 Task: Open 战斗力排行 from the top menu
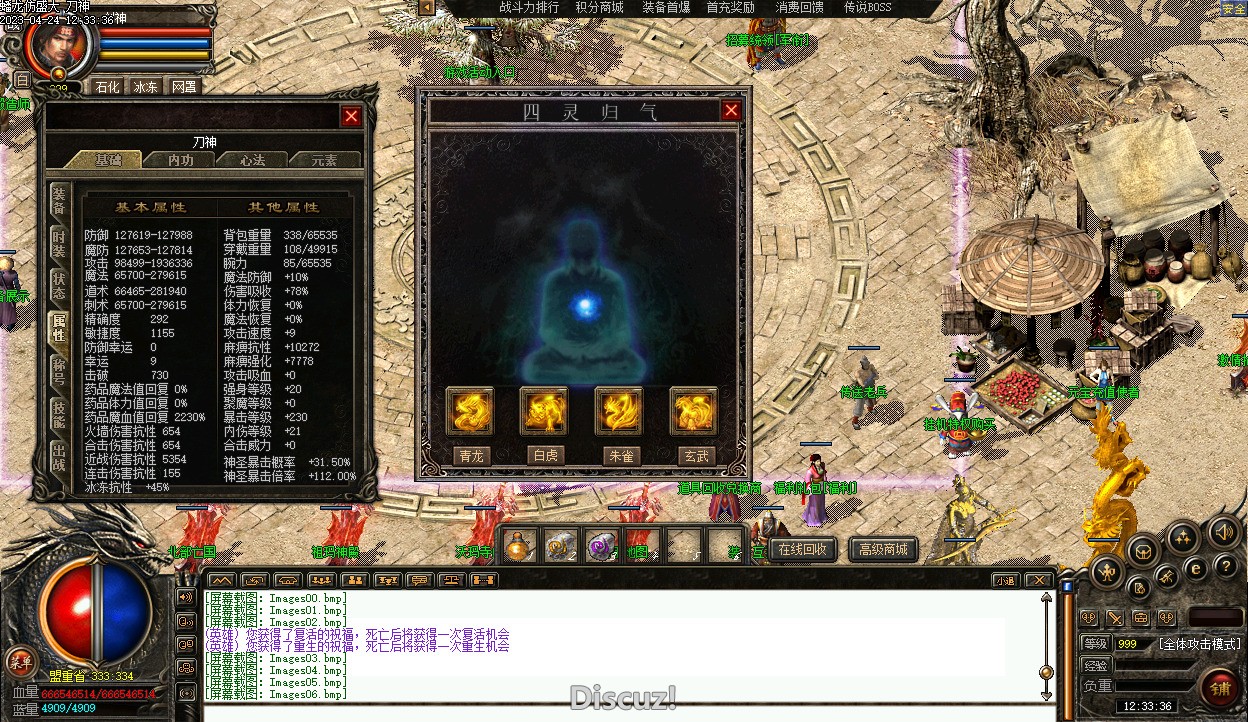(x=529, y=8)
